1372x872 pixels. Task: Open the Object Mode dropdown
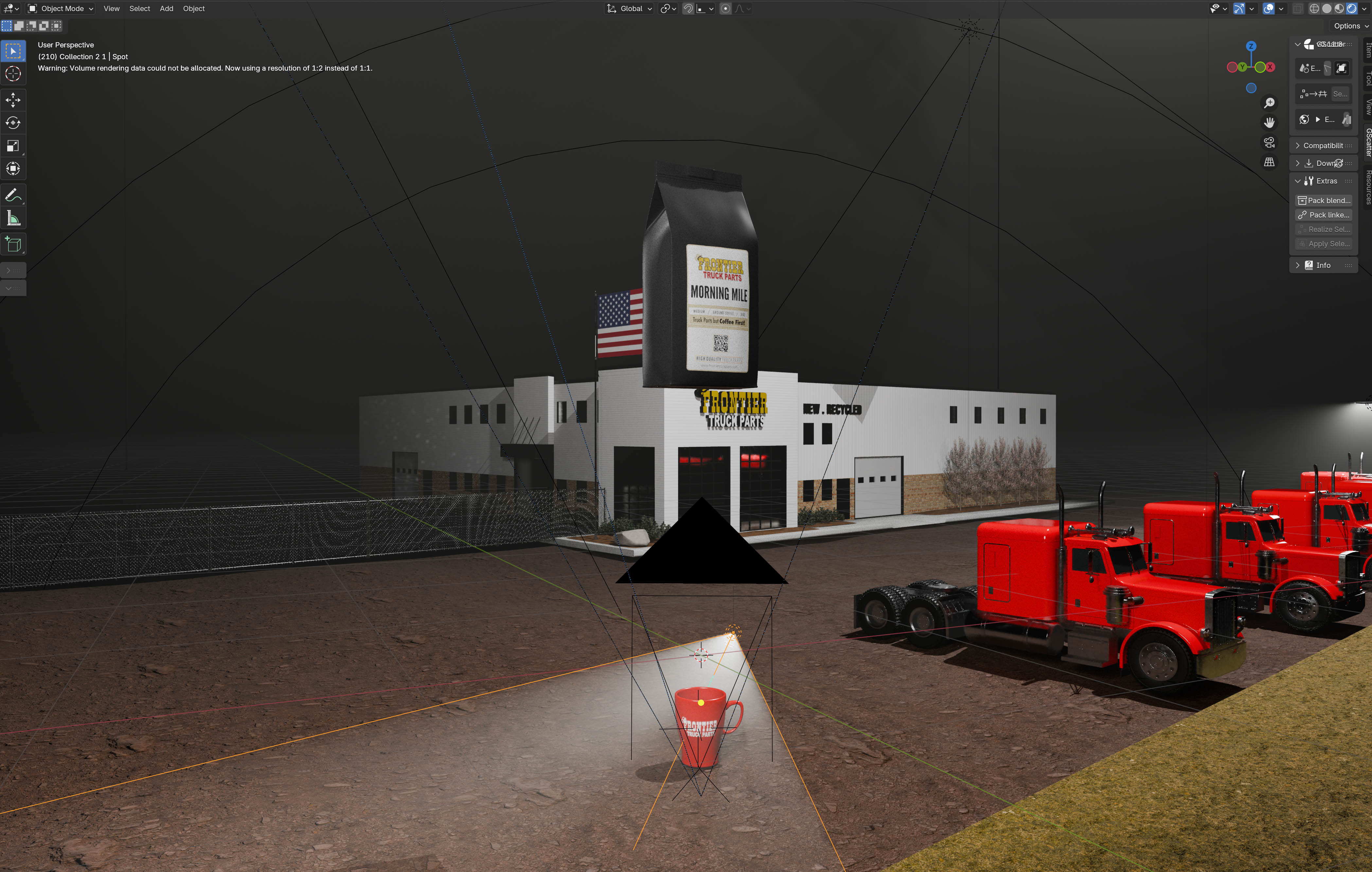pos(61,9)
